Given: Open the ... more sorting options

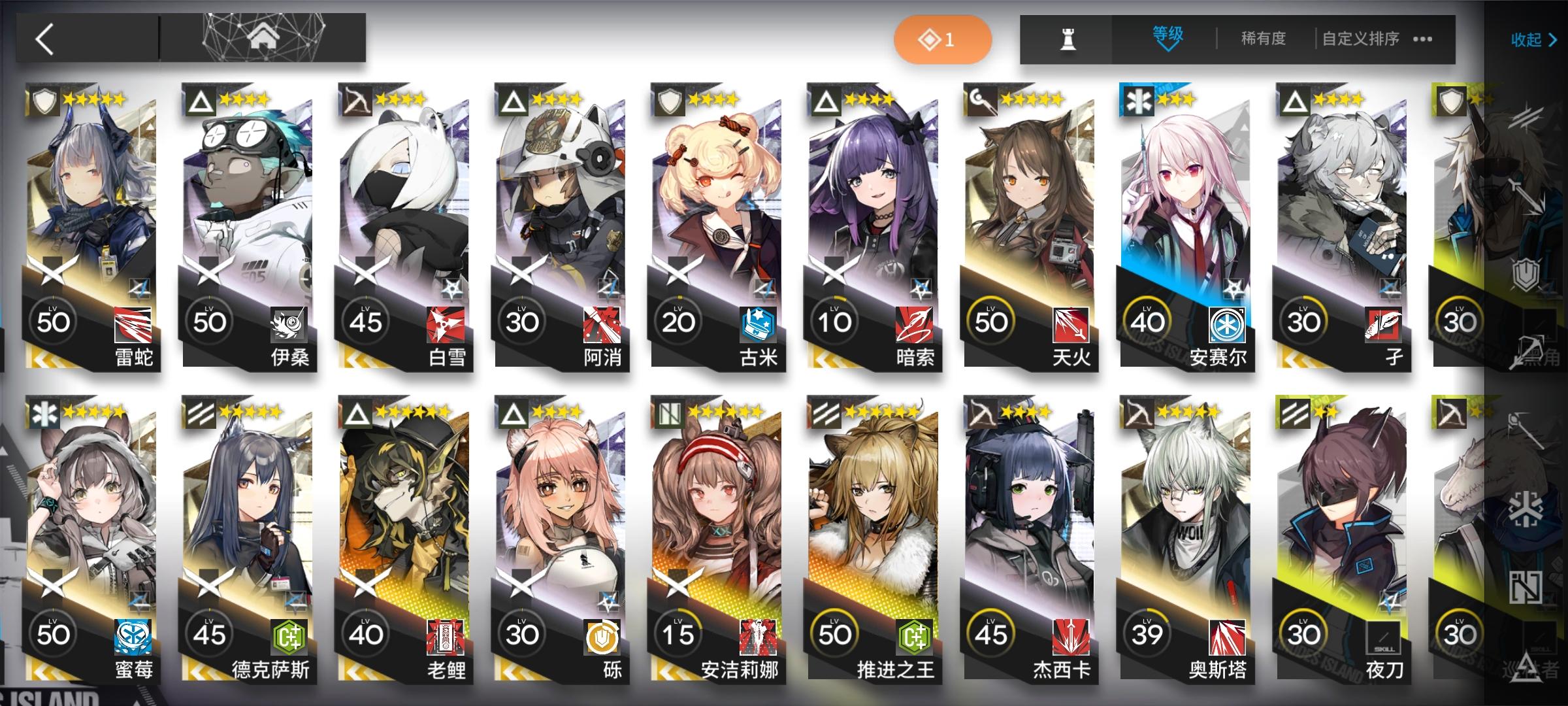Looking at the screenshot, I should point(1423,39).
